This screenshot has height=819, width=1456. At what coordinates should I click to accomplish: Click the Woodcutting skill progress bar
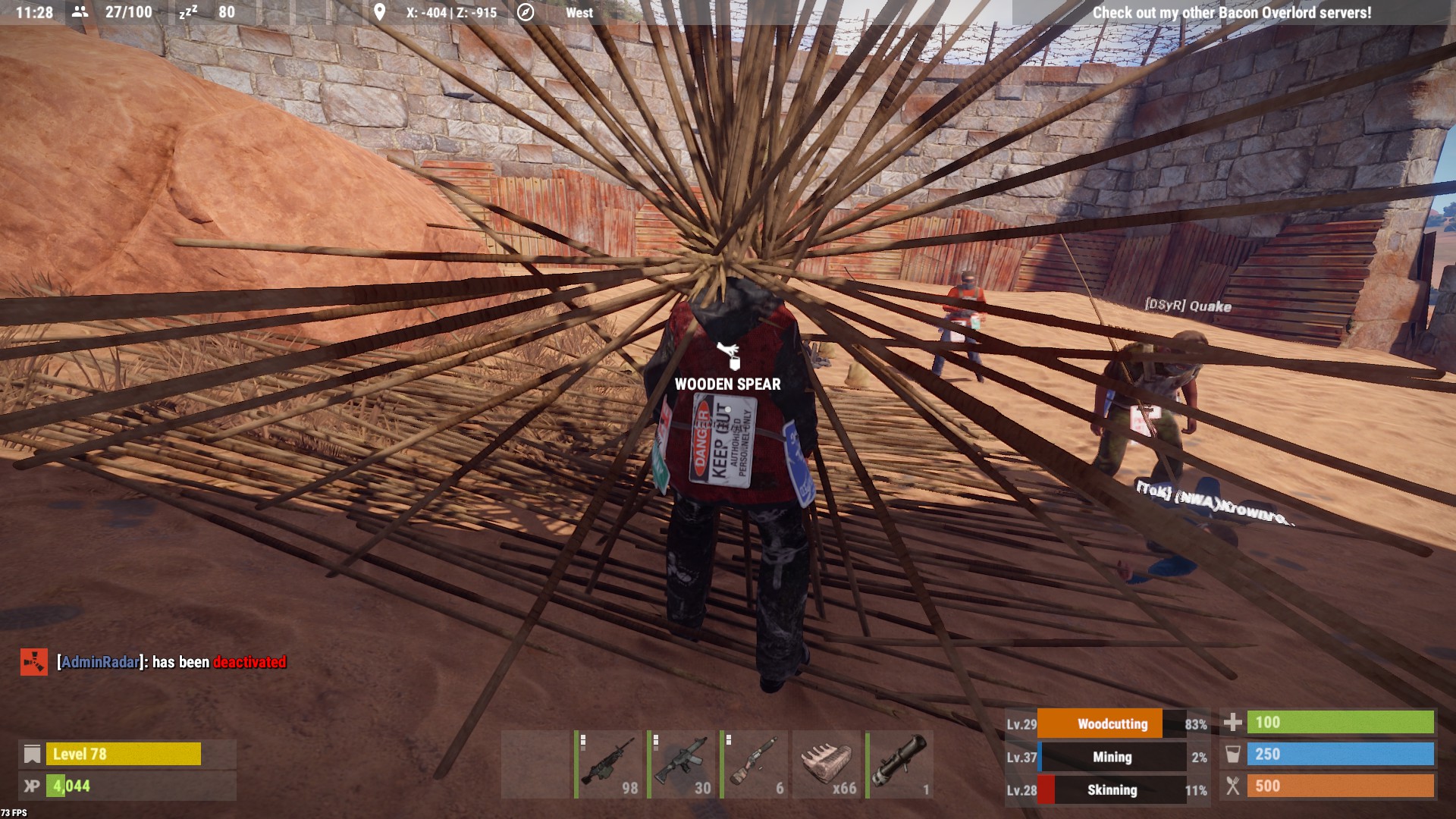(1112, 723)
